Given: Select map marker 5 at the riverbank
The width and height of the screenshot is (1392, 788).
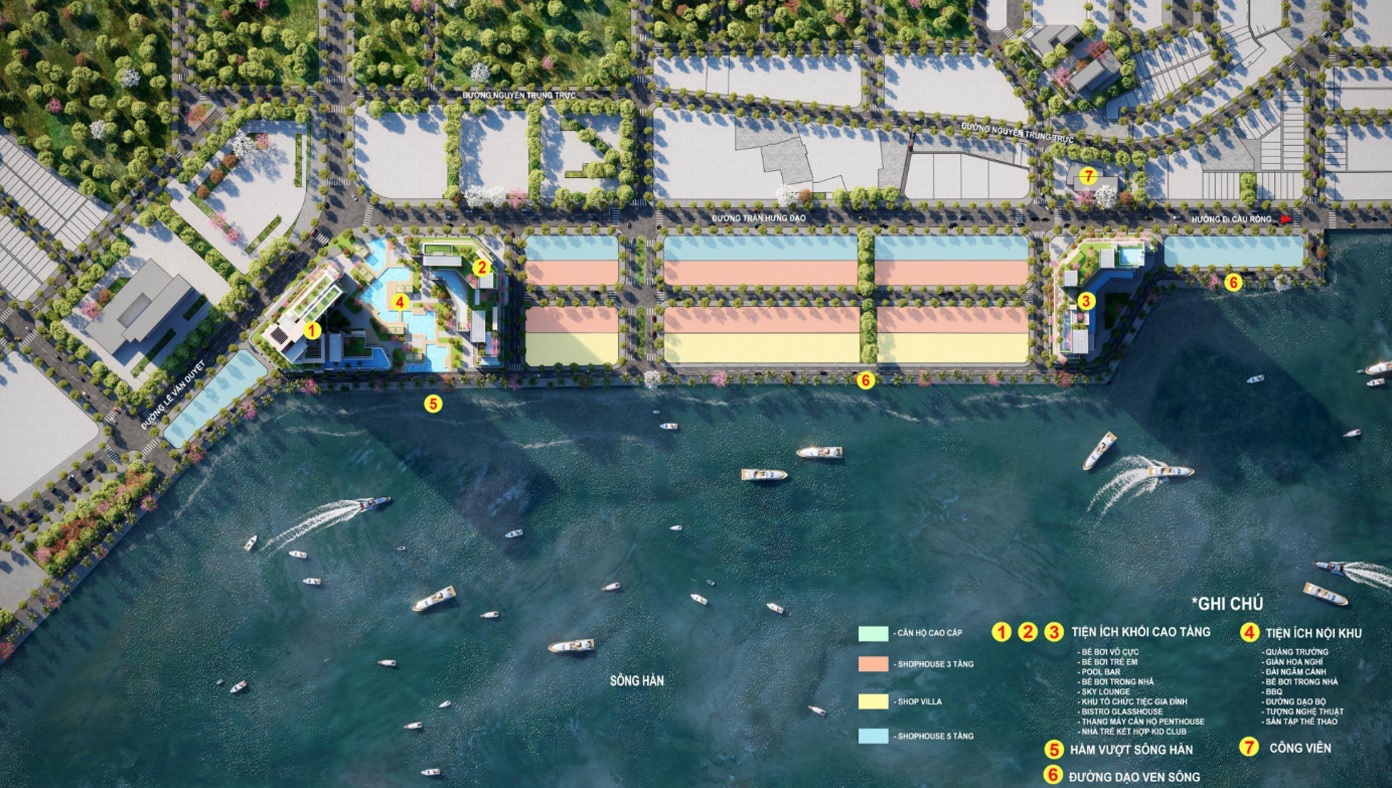Looking at the screenshot, I should [x=432, y=404].
